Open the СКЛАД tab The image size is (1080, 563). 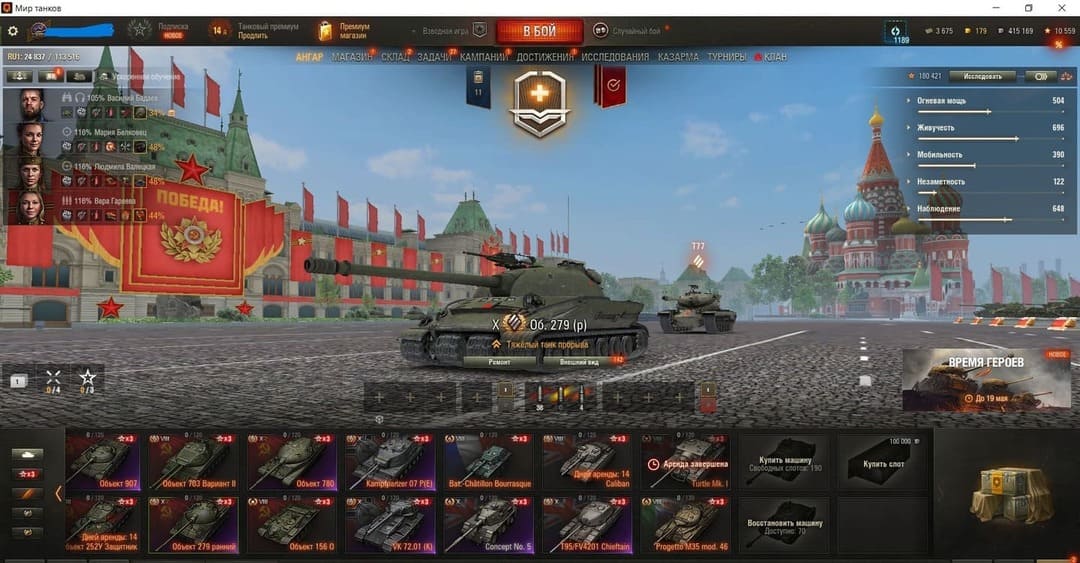coord(395,57)
